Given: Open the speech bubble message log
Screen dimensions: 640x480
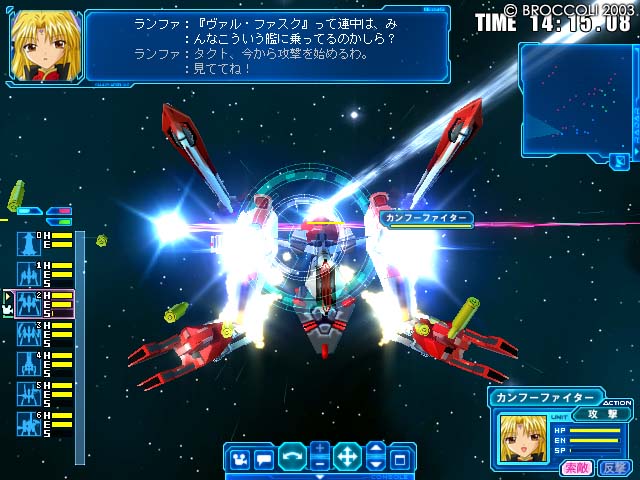Looking at the screenshot, I should click(x=264, y=460).
